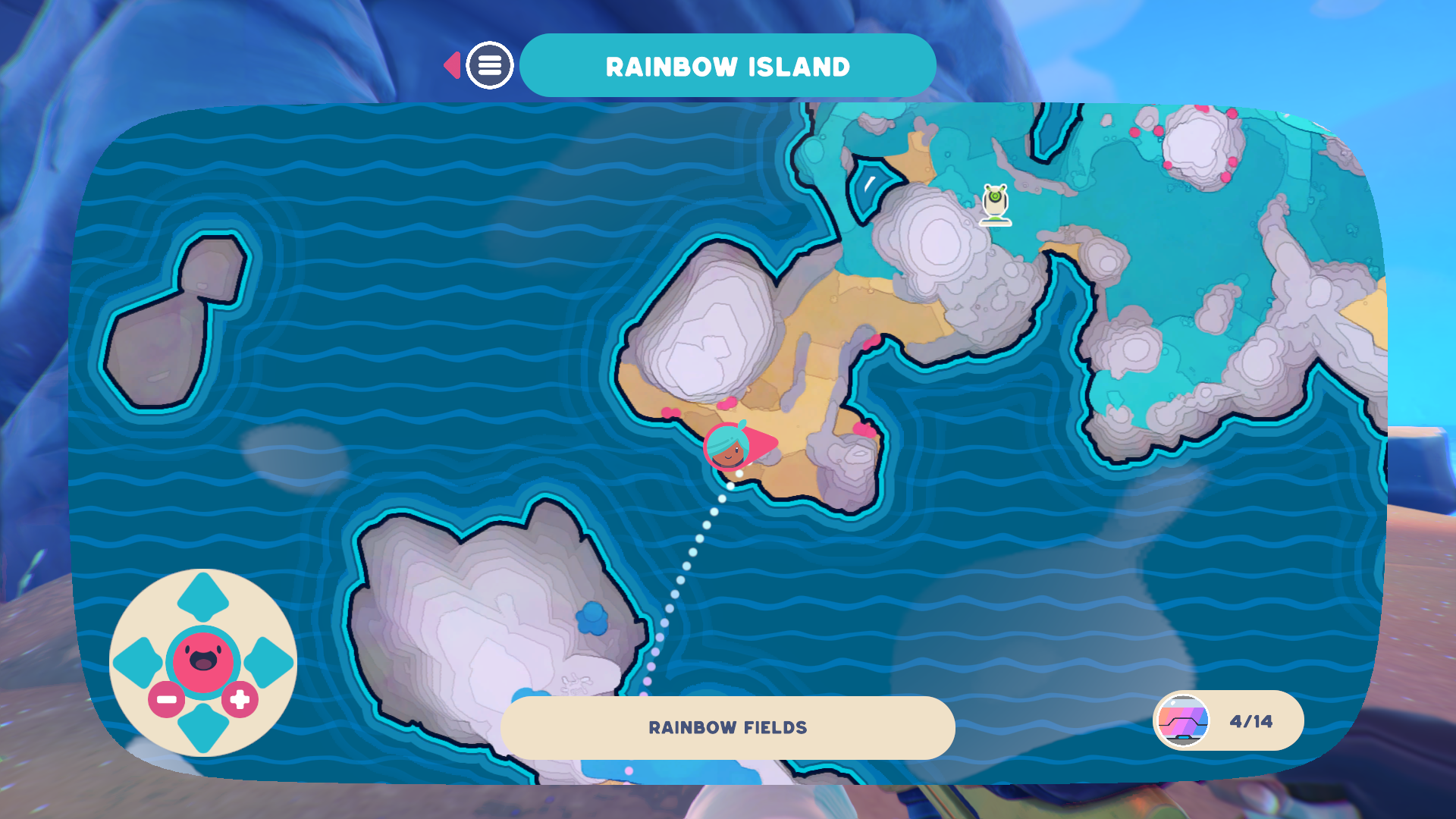Click the pink back arrow beside the menu

[453, 64]
